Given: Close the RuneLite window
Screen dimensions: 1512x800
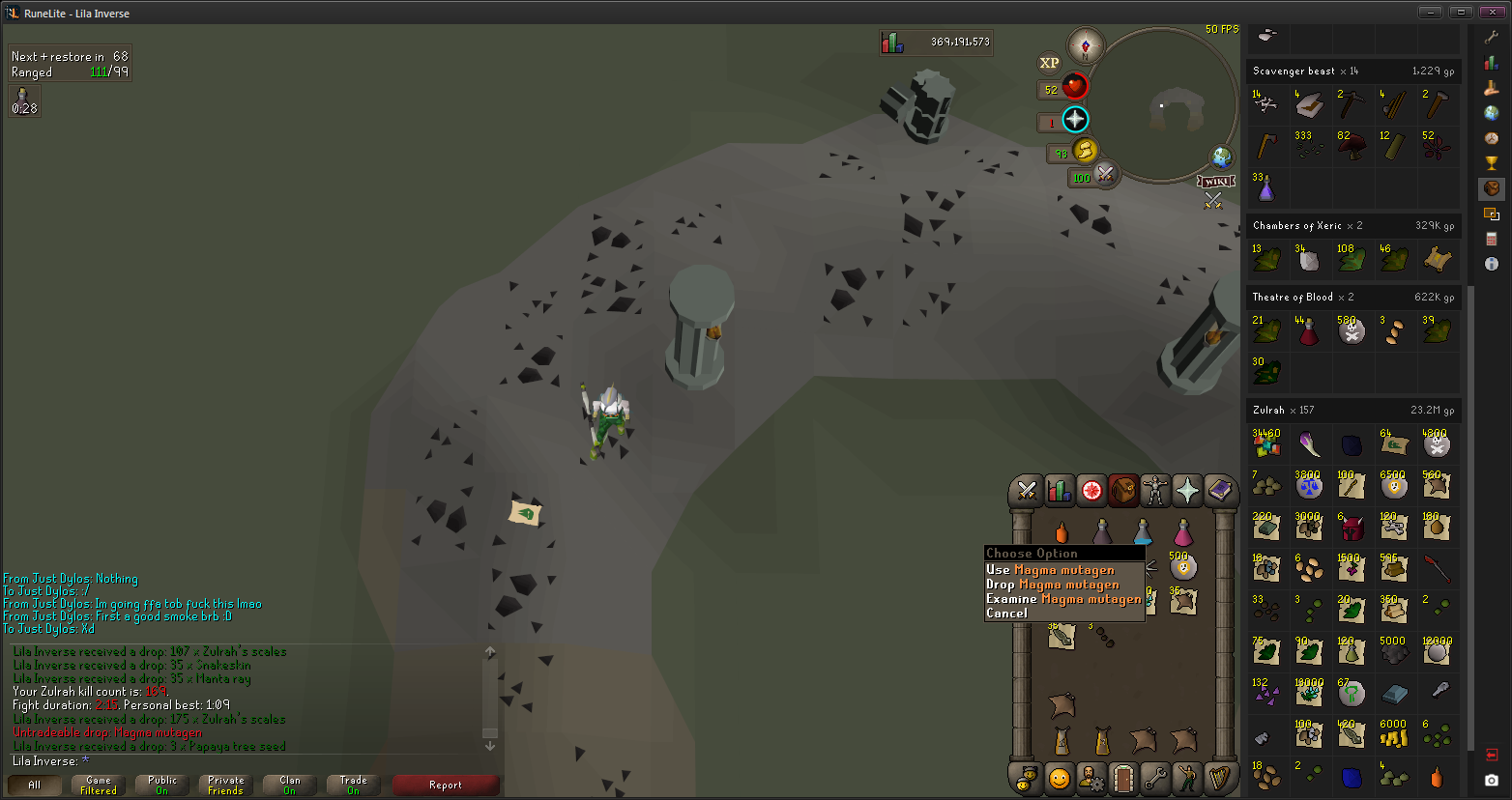Looking at the screenshot, I should 1495,12.
